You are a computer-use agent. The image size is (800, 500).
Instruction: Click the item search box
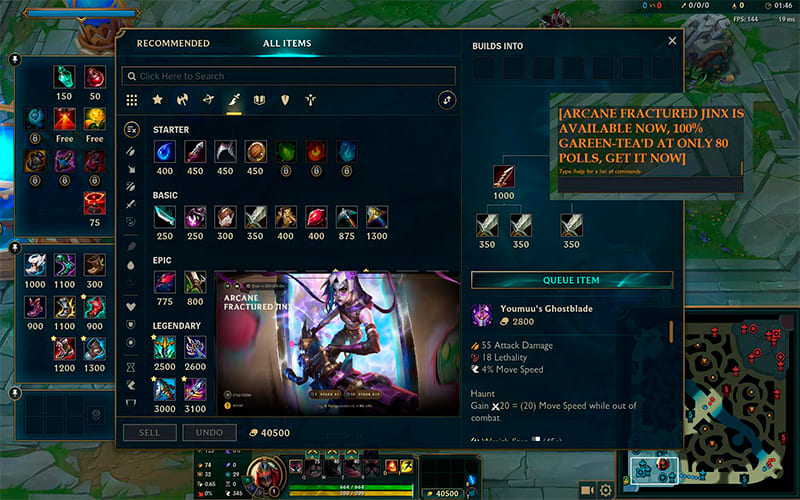point(288,76)
